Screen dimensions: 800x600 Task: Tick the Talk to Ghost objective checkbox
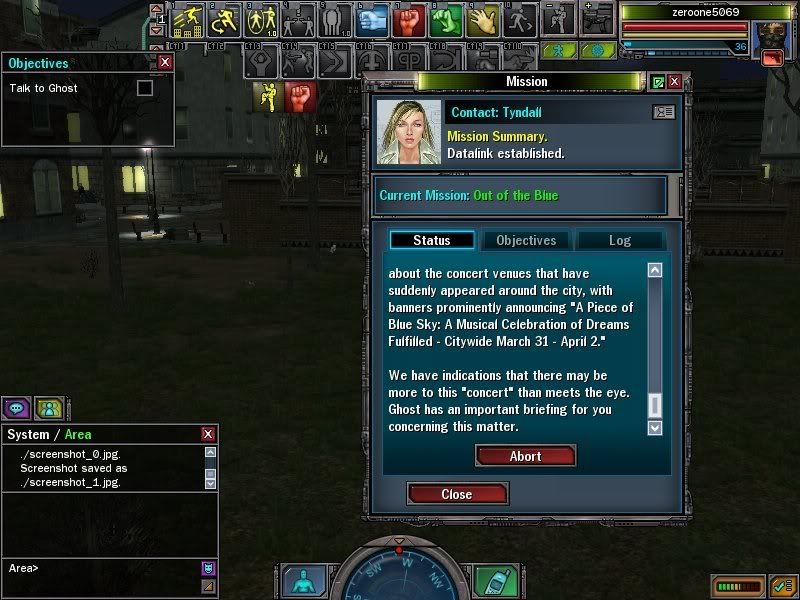click(x=145, y=88)
